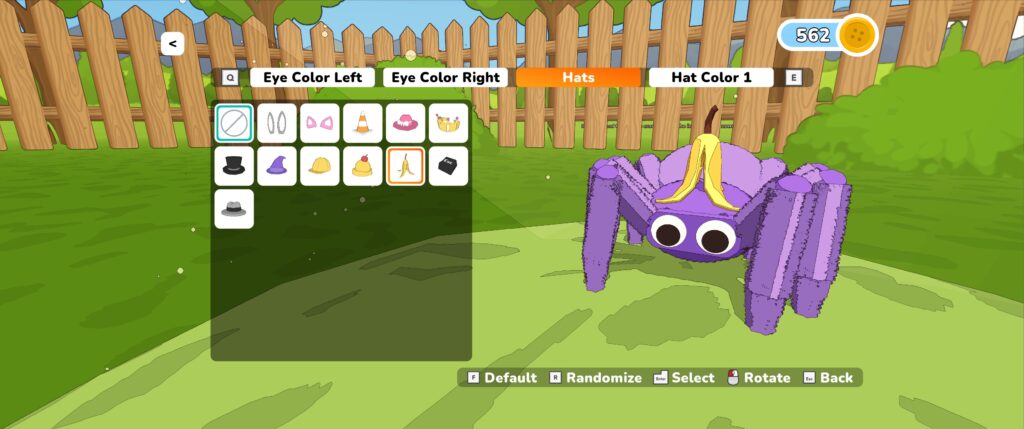This screenshot has height=429, width=1024.
Task: Equip the gray fedora hat
Action: 234,209
